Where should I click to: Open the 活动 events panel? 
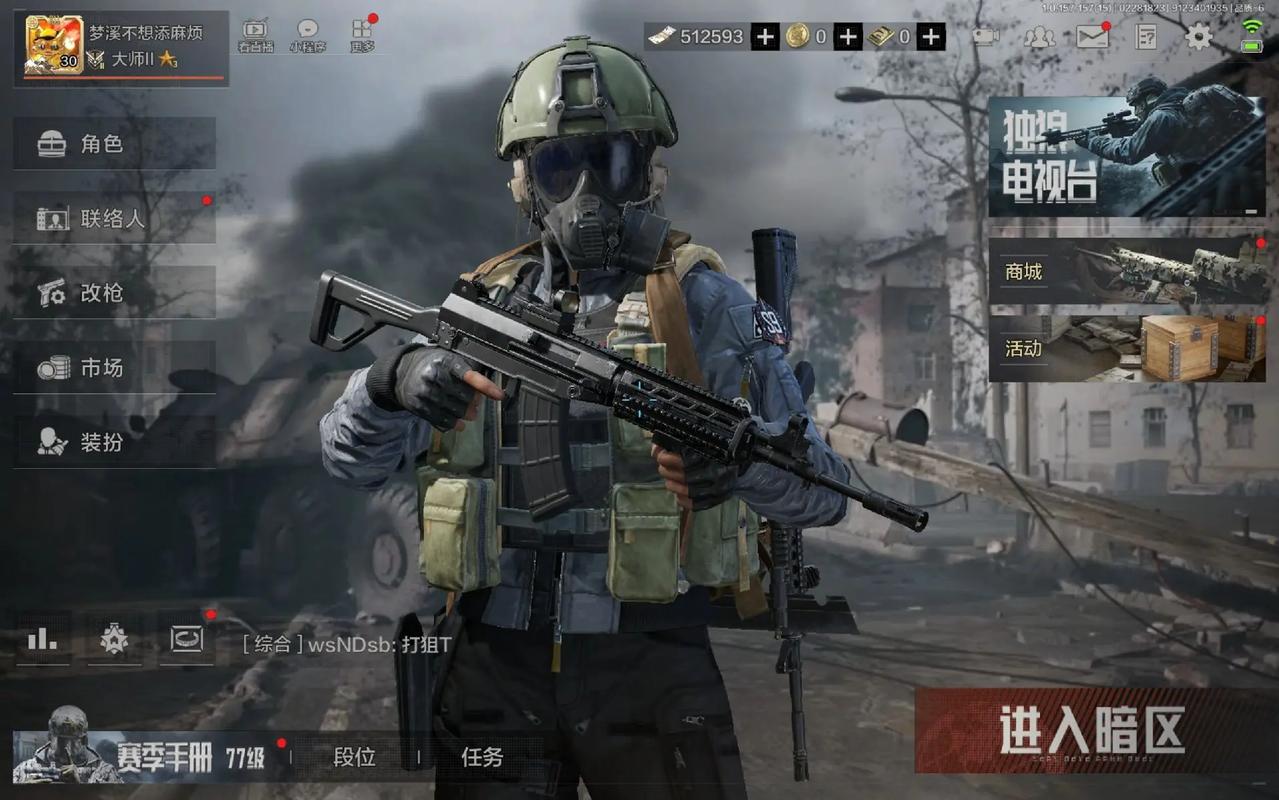(1126, 348)
